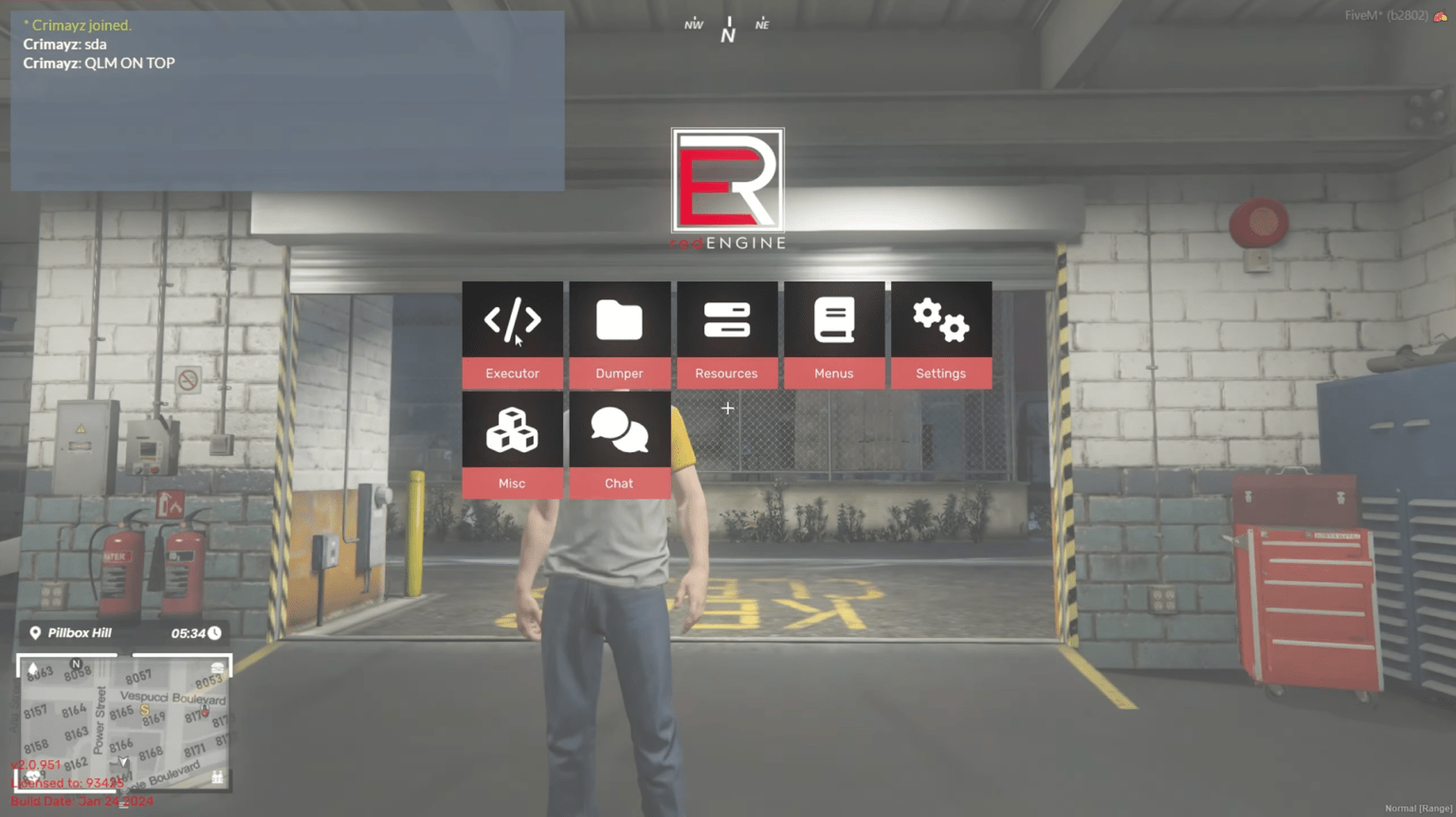
Task: Open the Chat speech bubbles icon
Action: (619, 430)
